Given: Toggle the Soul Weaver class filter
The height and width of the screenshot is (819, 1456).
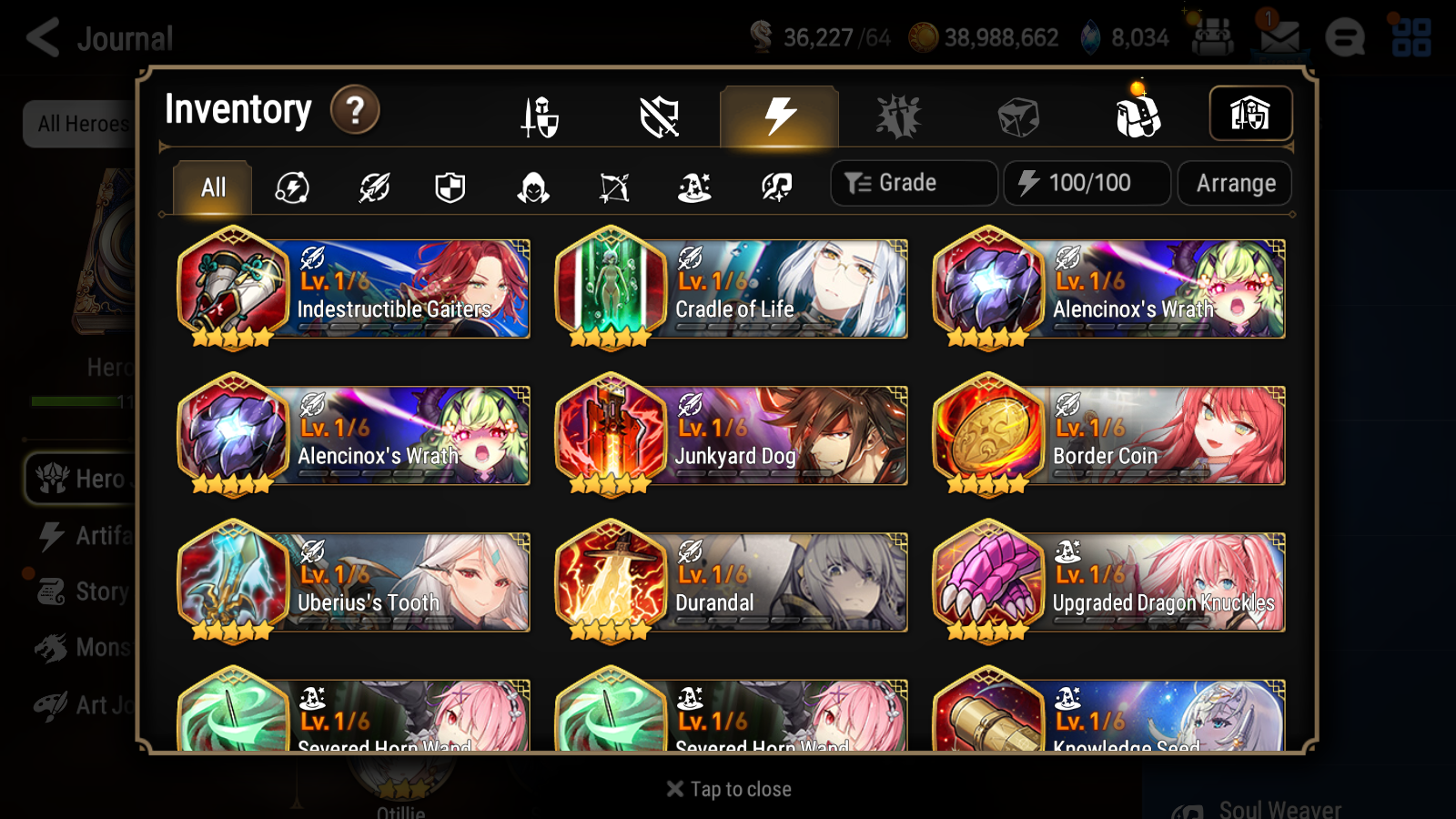Looking at the screenshot, I should (776, 187).
